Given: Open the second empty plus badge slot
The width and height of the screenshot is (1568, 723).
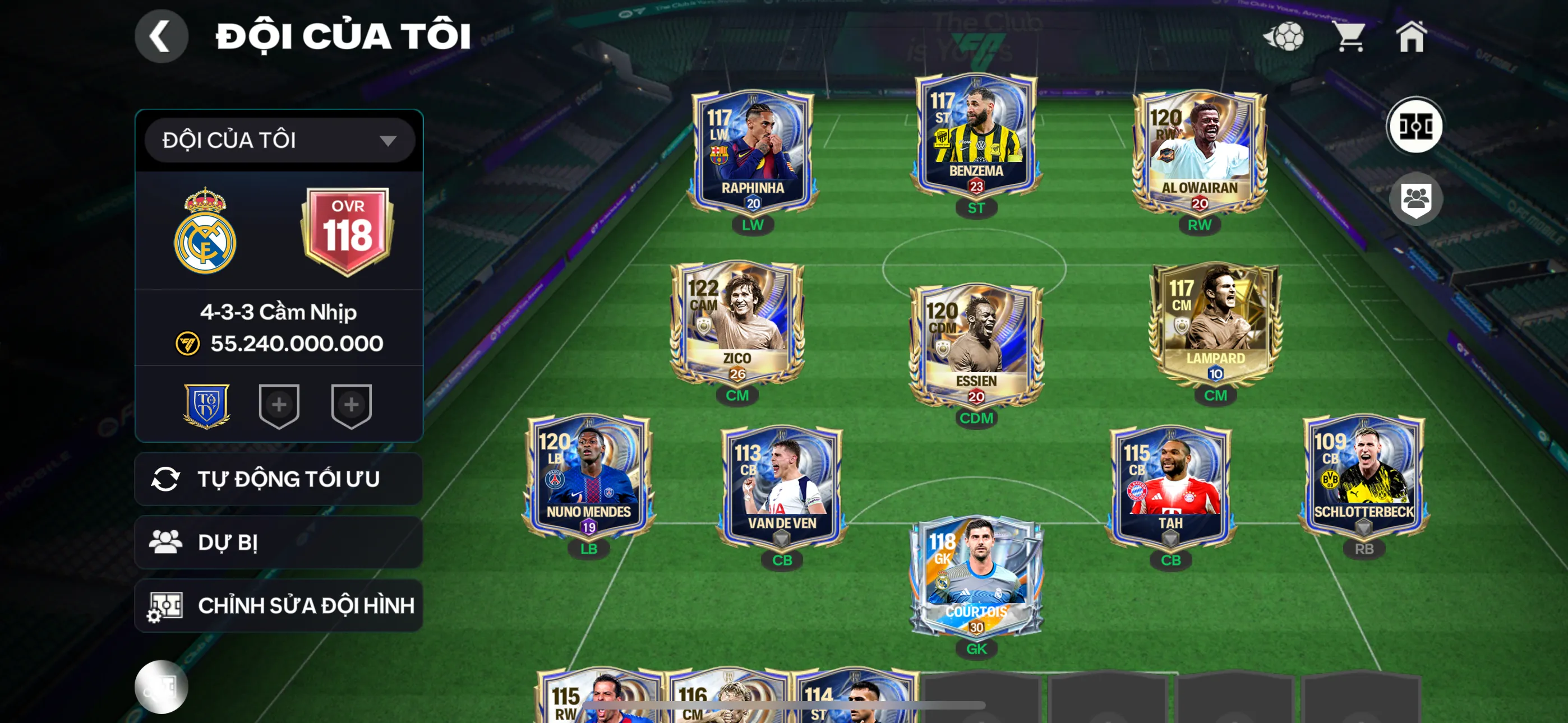Looking at the screenshot, I should (352, 405).
